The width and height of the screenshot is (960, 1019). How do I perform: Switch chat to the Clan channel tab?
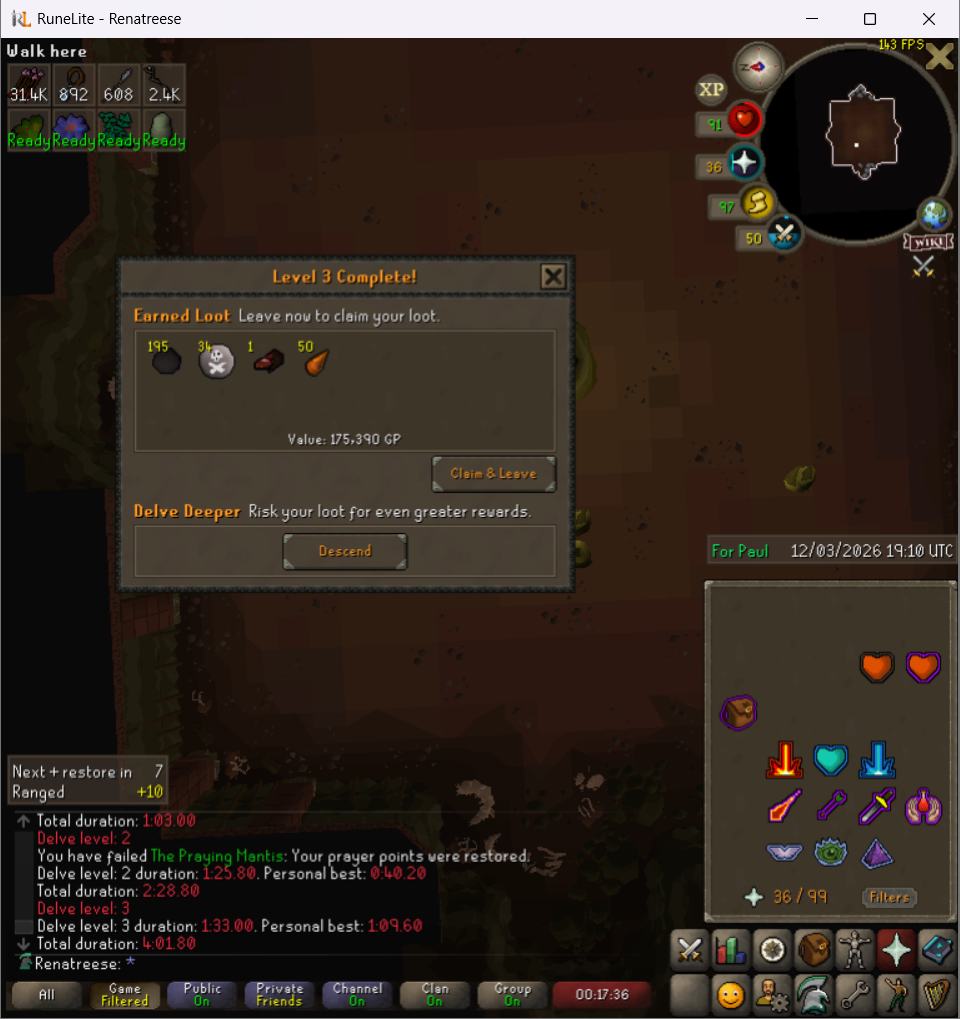click(x=435, y=995)
